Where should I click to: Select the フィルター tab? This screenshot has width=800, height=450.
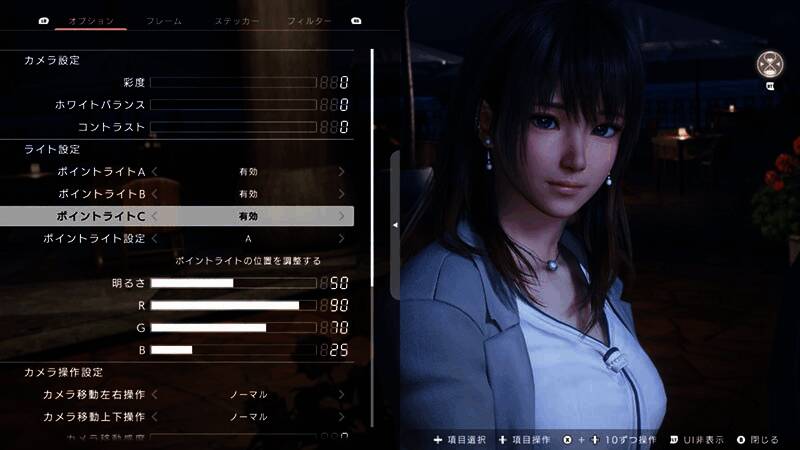click(309, 20)
